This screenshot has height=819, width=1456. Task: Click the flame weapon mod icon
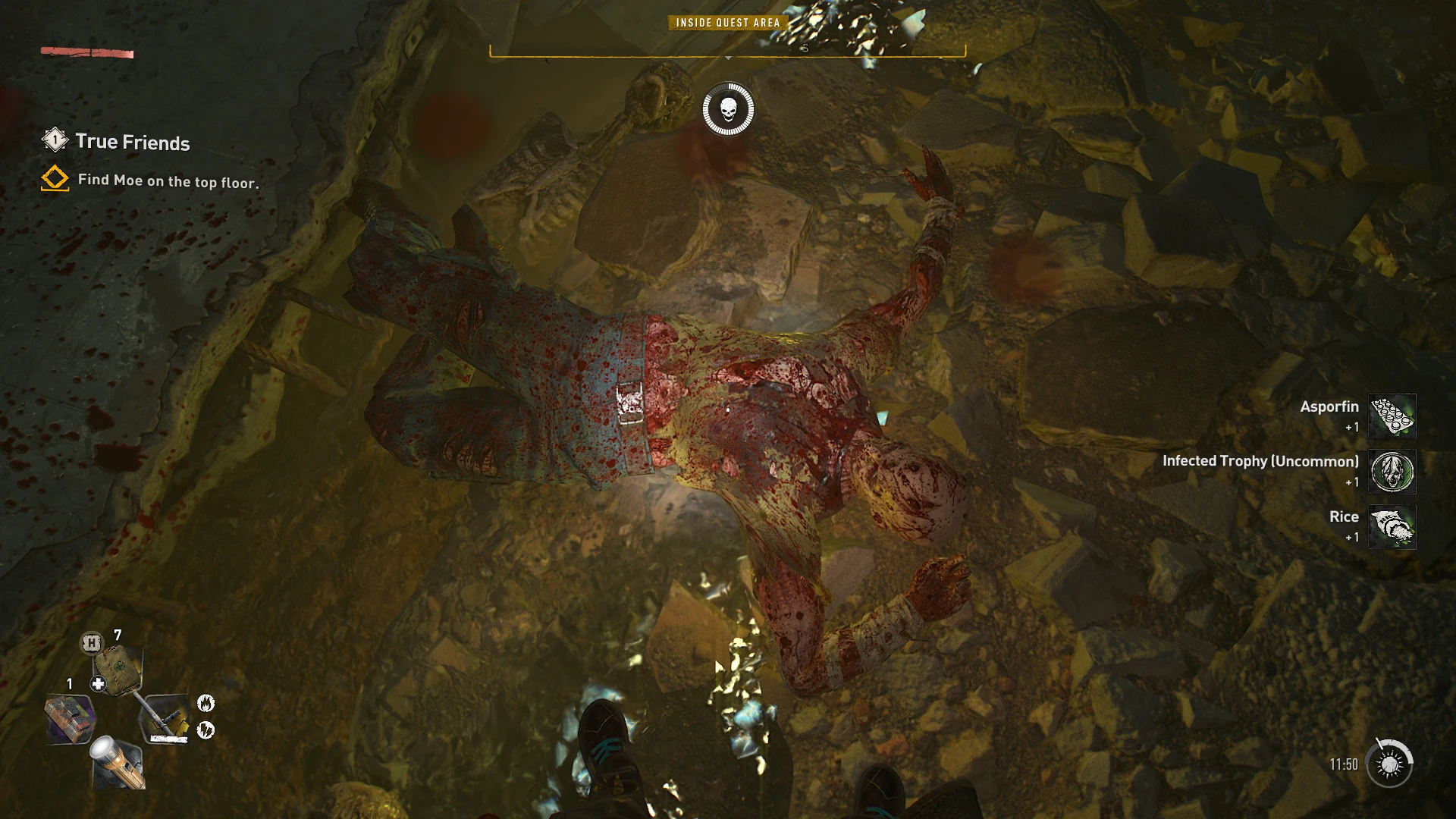tap(206, 704)
